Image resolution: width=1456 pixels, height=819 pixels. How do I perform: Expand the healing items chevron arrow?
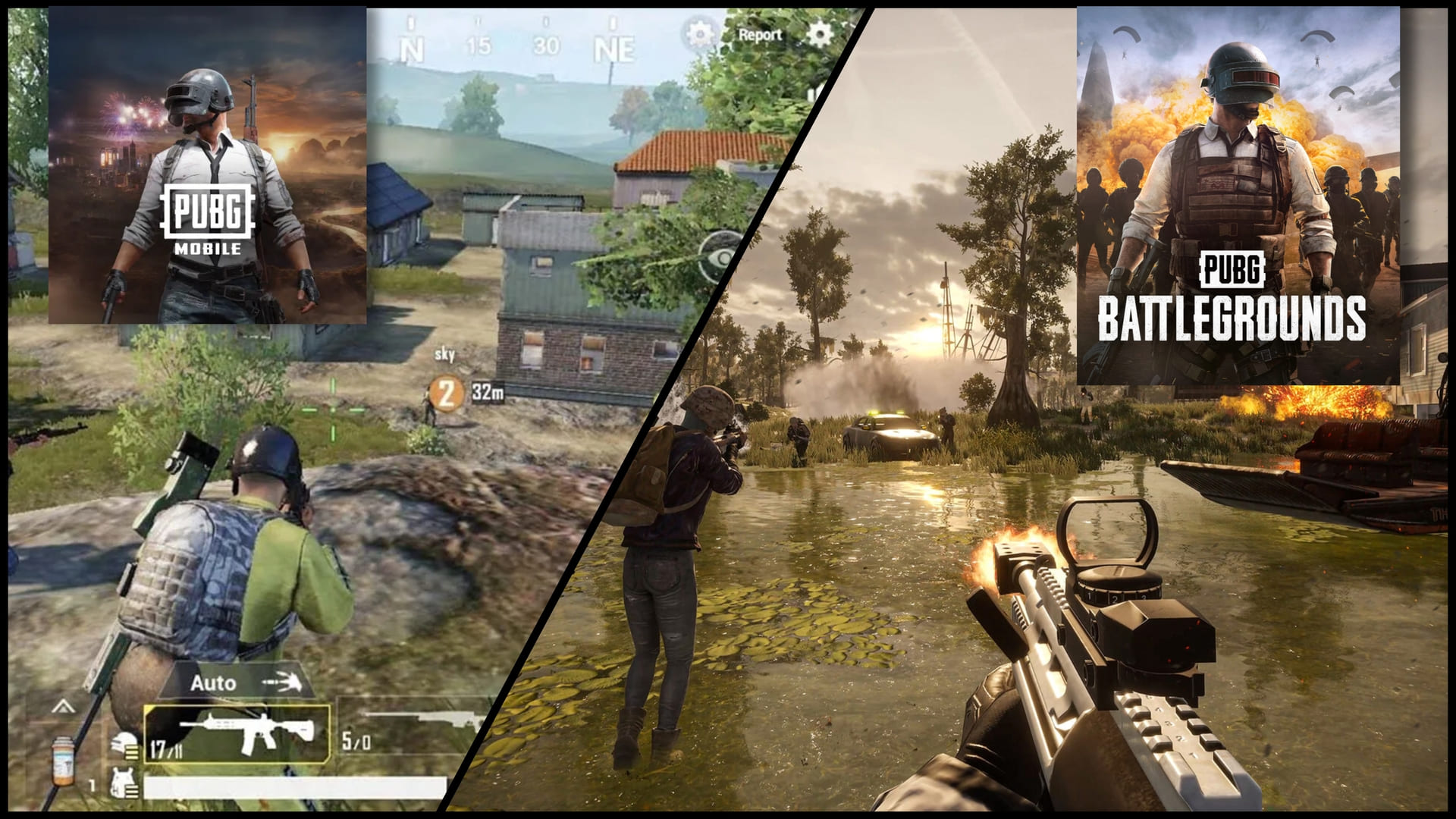(63, 708)
